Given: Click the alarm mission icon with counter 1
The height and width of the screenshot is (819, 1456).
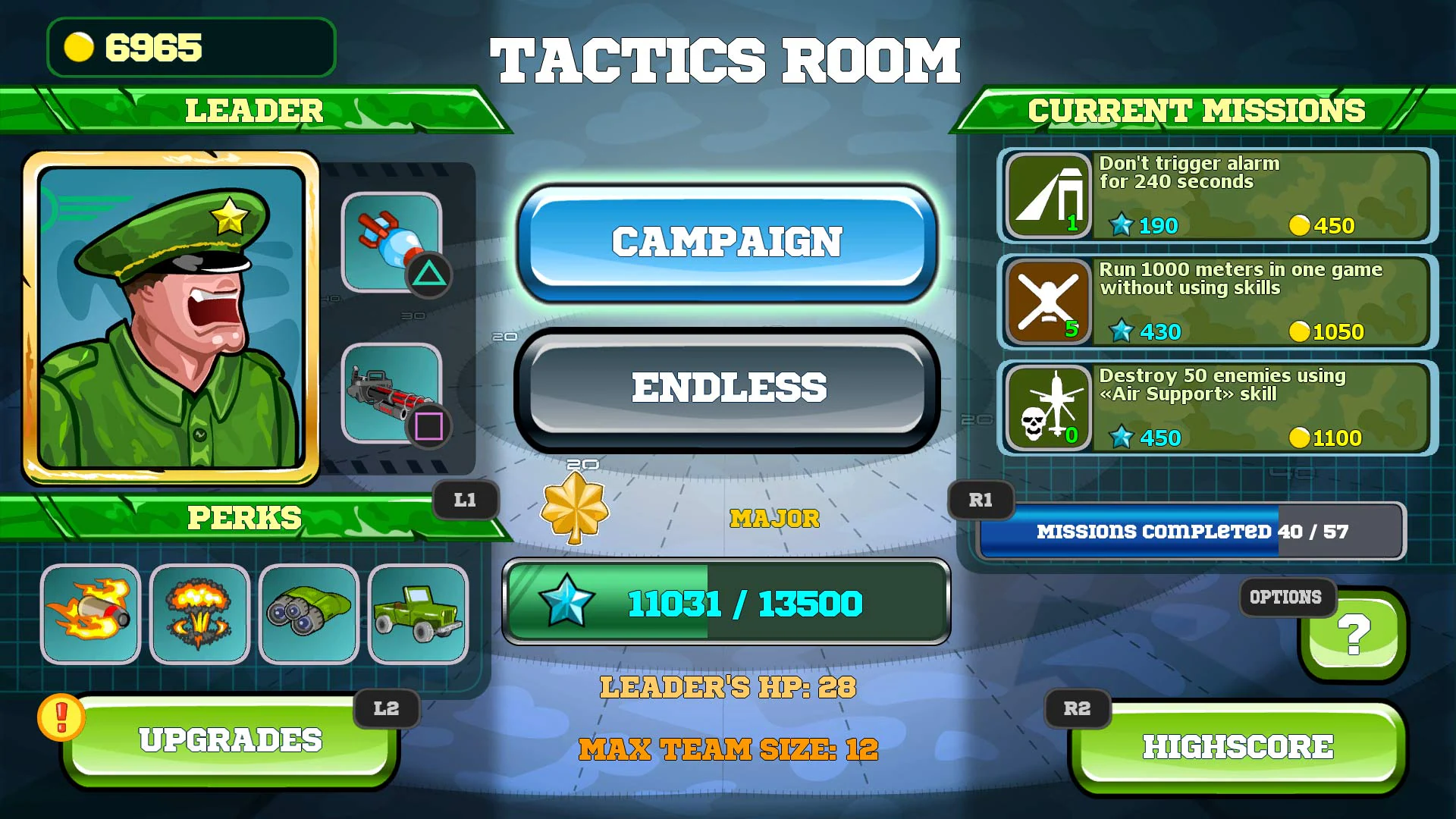Looking at the screenshot, I should tap(1046, 196).
